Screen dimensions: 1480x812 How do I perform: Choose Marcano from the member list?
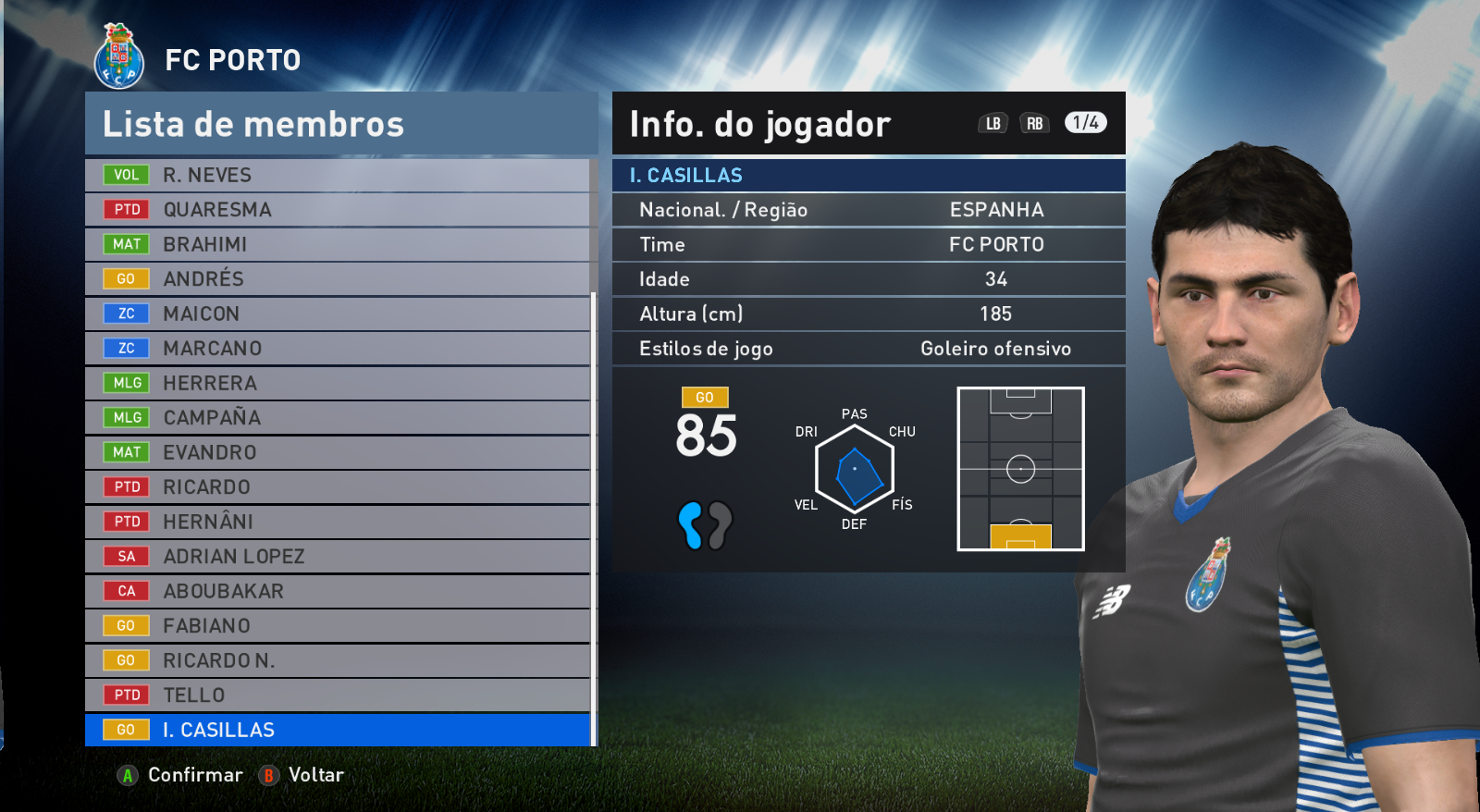(x=338, y=349)
